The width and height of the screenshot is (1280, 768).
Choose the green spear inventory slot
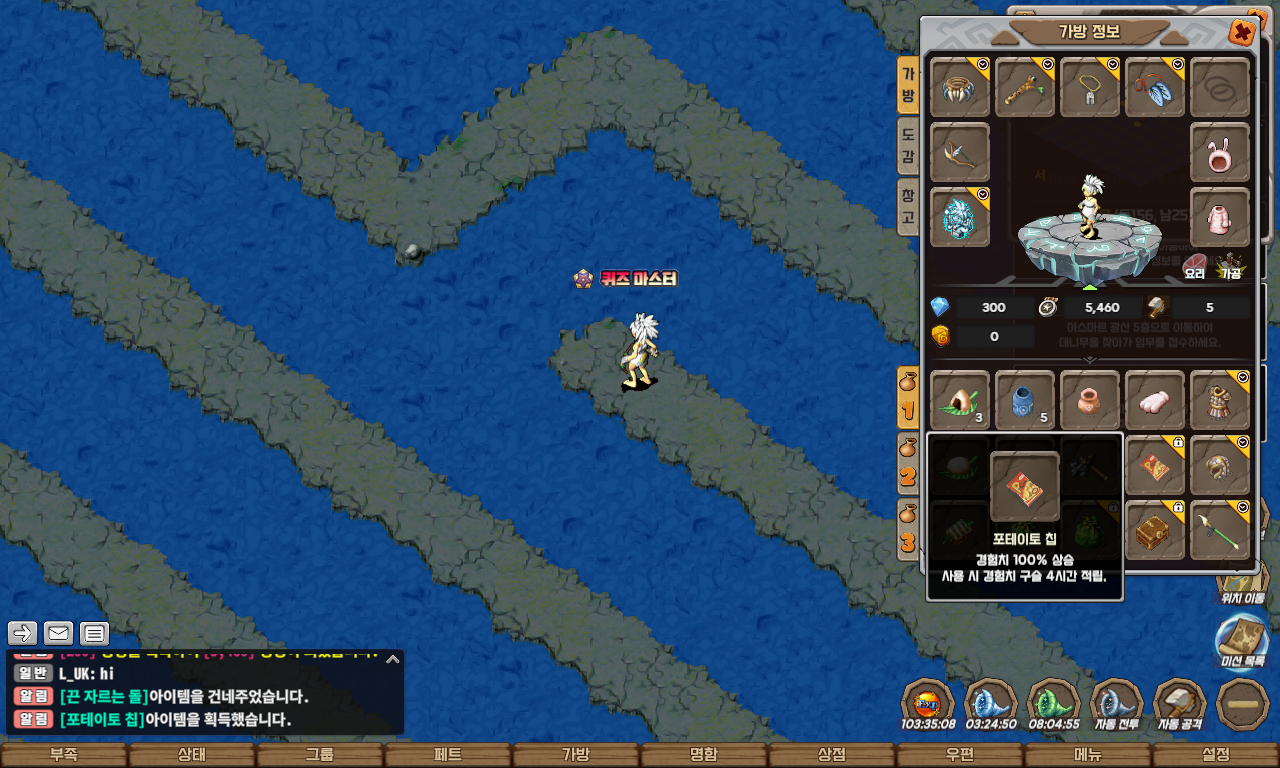point(1220,530)
